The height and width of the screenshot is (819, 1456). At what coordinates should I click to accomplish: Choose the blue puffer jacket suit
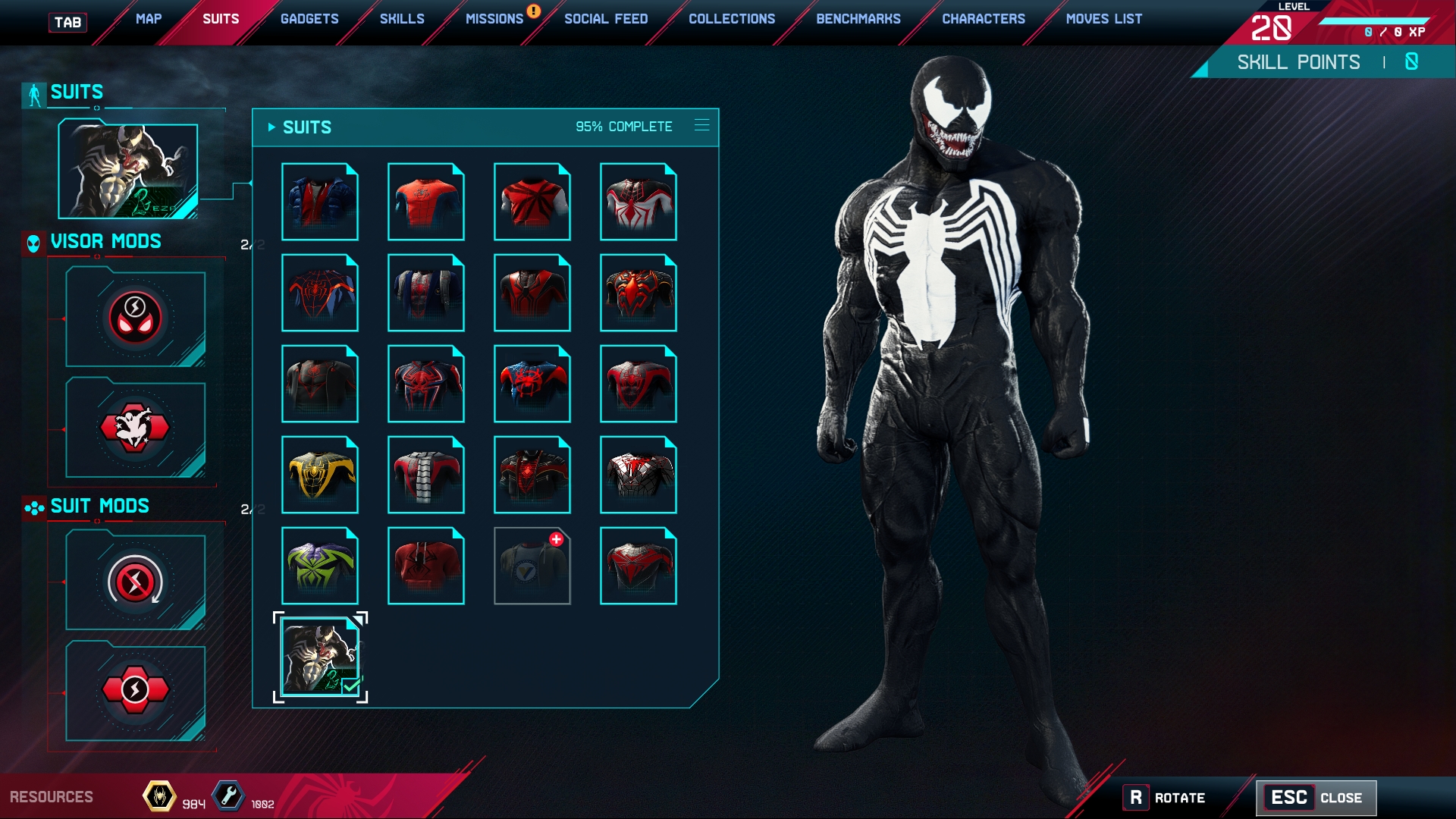(320, 202)
